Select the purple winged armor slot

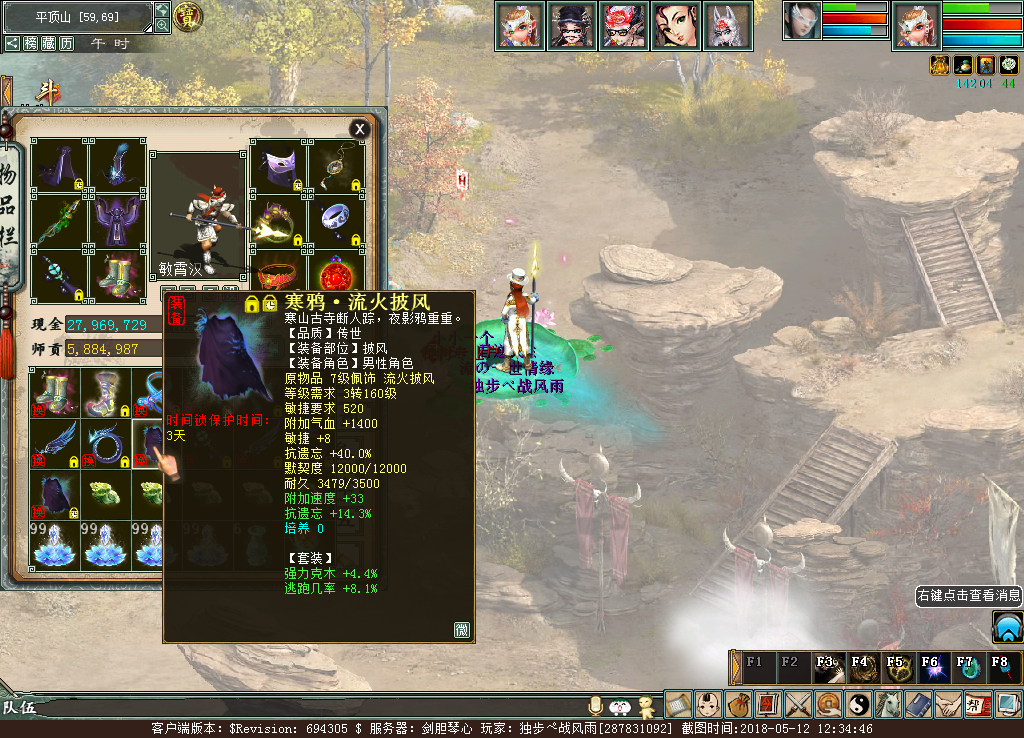coord(117,220)
